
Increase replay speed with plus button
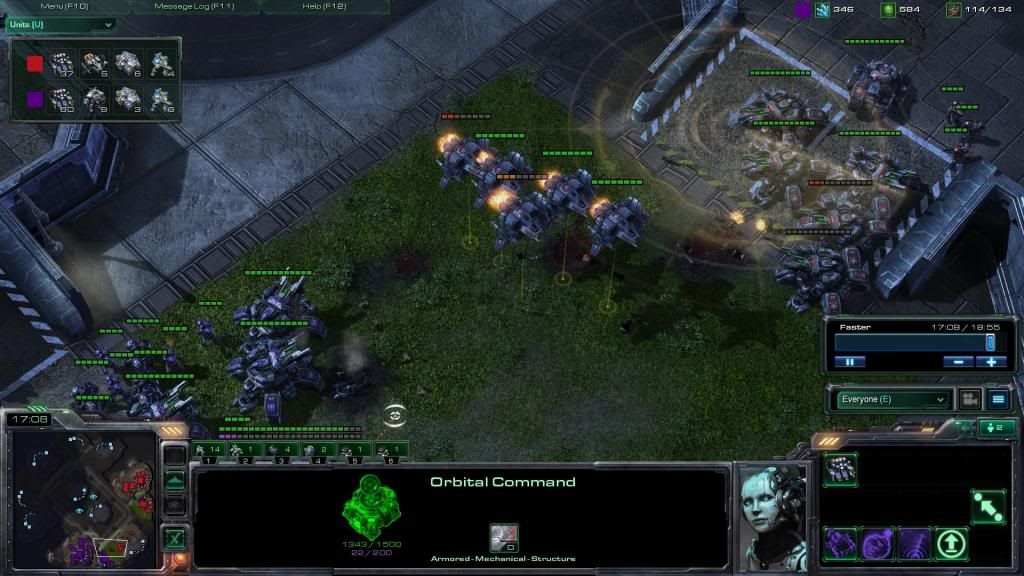[x=991, y=362]
